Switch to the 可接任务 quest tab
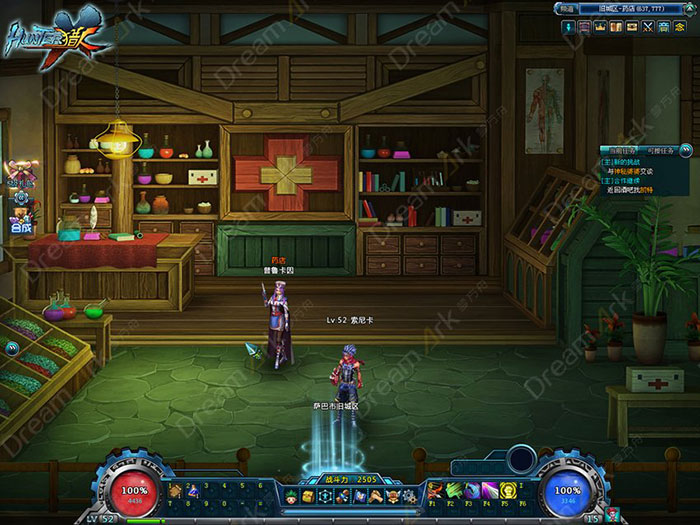Viewport: 700px width, 525px height. (x=661, y=149)
